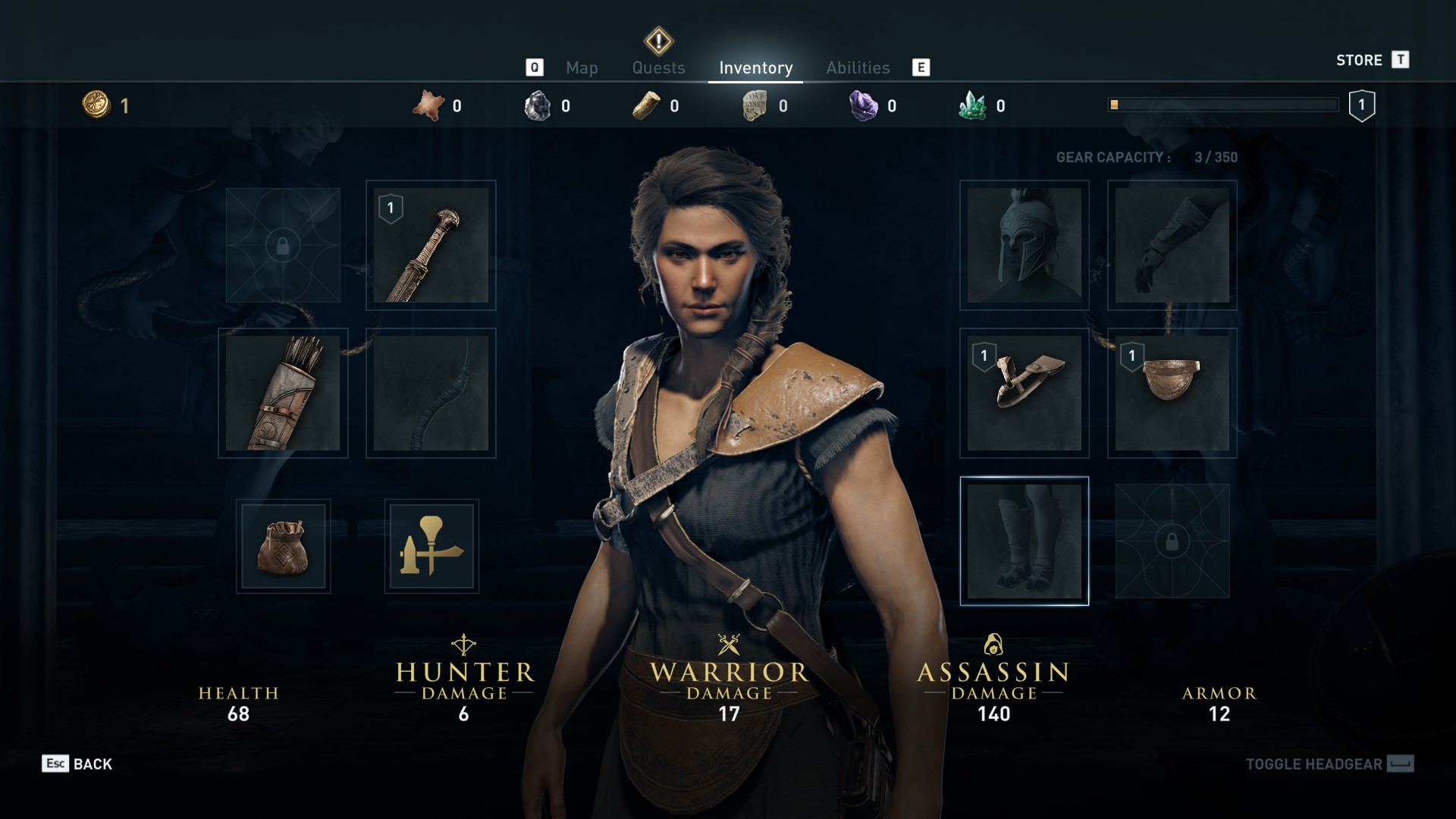Image resolution: width=1456 pixels, height=819 pixels.
Task: Choose the gauntlet arms slot
Action: (1172, 246)
